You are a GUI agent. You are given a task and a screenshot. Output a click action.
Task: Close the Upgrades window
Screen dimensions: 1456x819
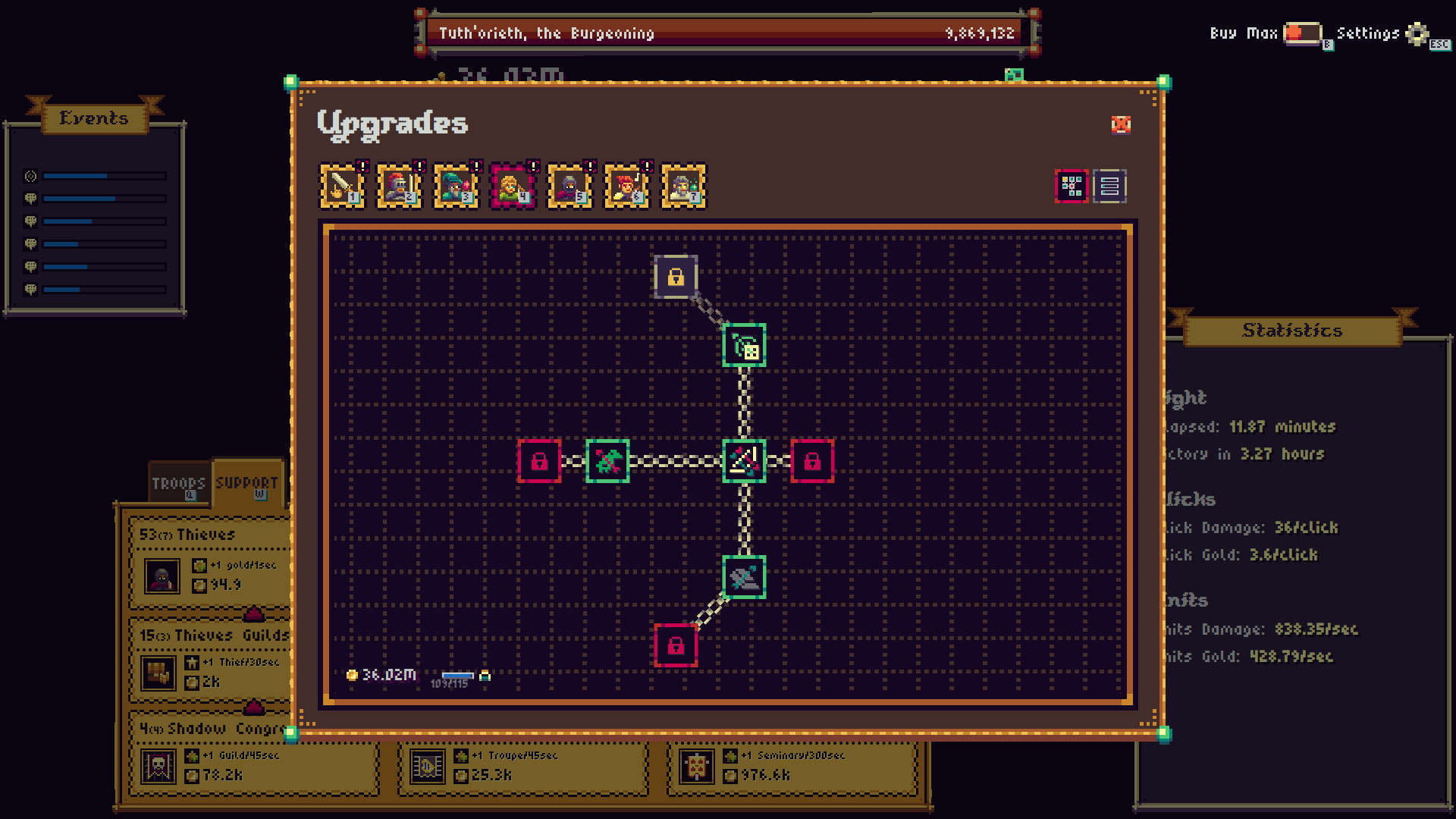click(1121, 125)
